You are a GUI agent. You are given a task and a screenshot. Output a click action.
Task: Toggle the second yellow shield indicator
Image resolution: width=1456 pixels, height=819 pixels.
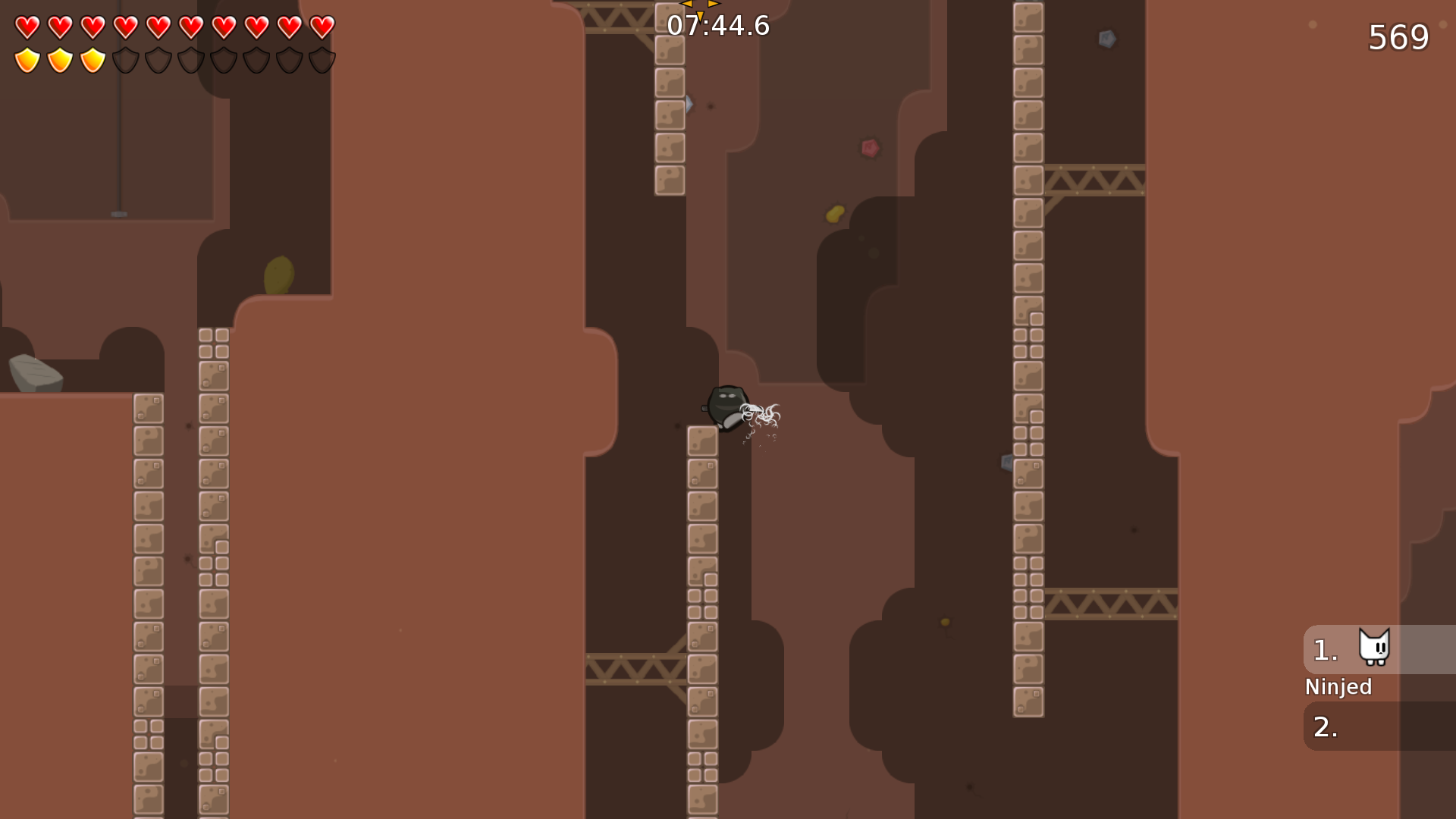click(59, 58)
